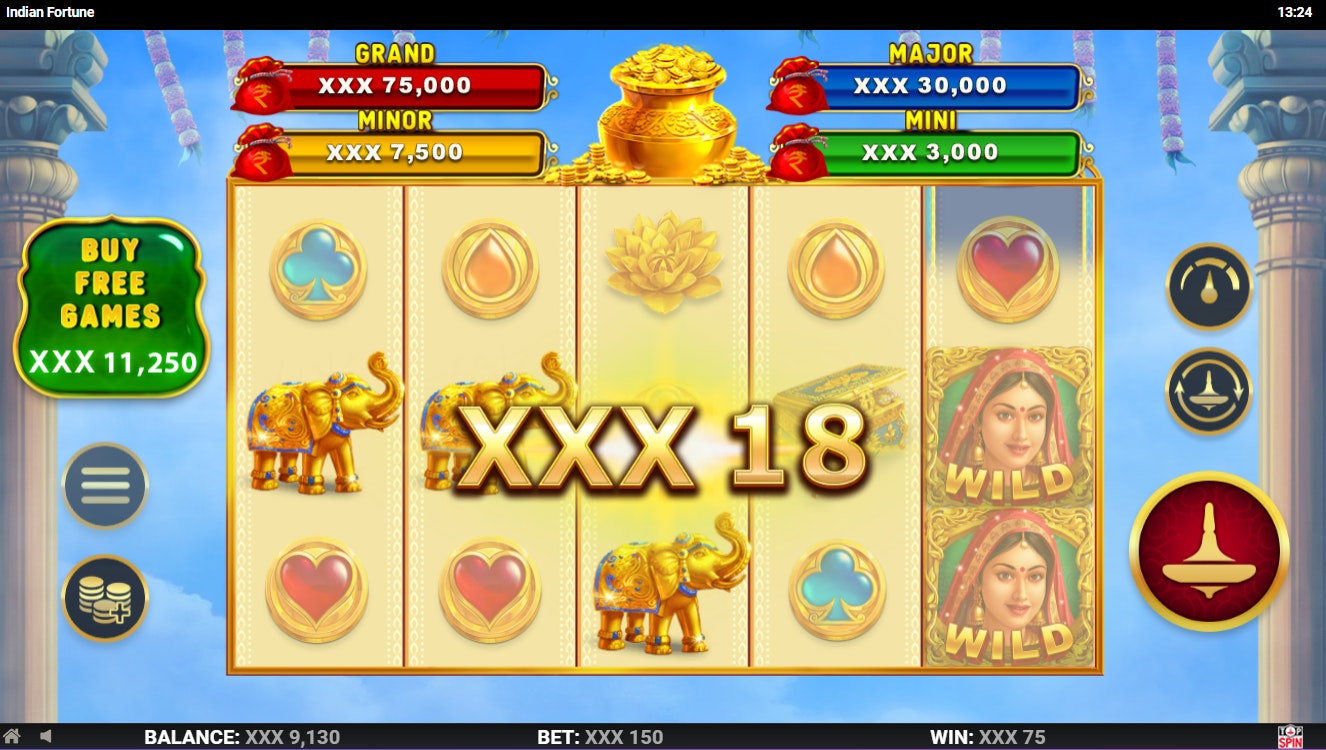The height and width of the screenshot is (750, 1326).
Task: Open the hamburger menu
Action: 104,485
